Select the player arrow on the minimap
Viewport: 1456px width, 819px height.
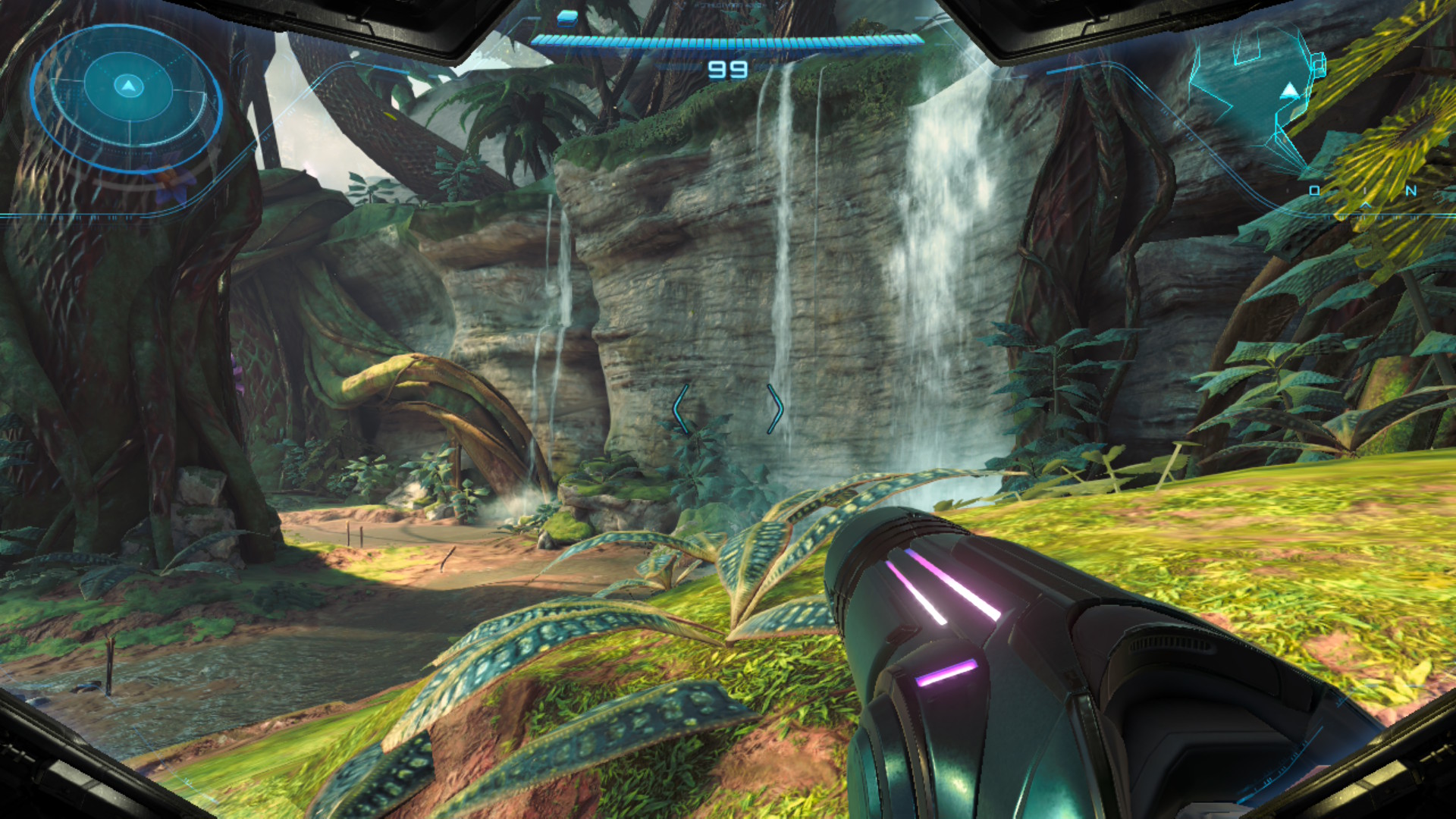(1289, 93)
